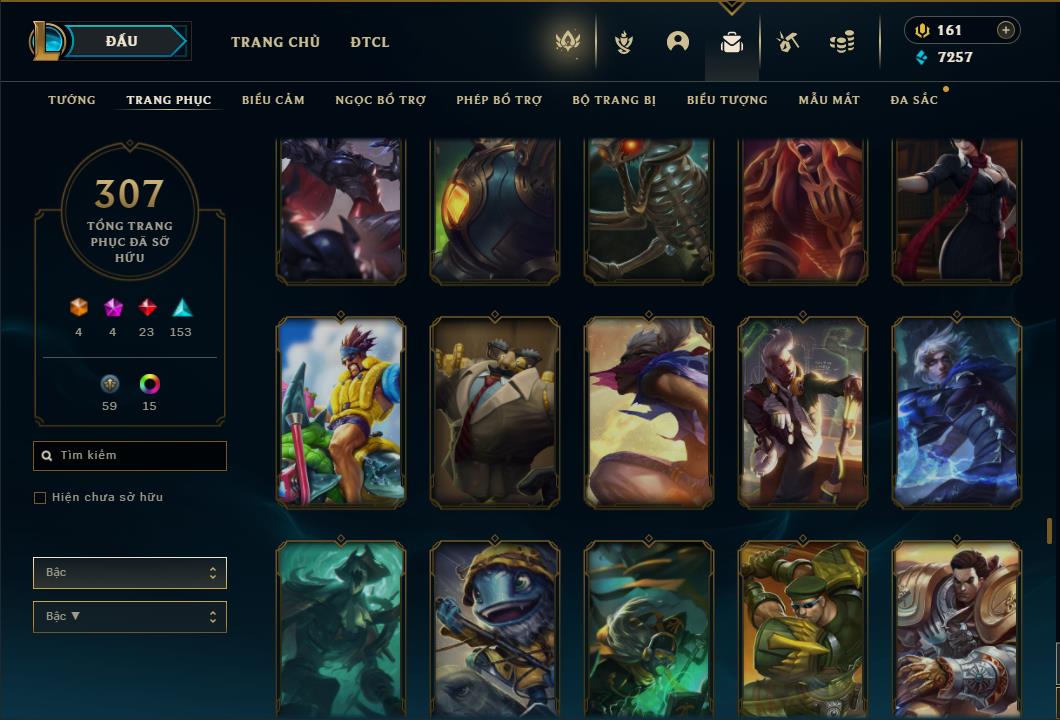The height and width of the screenshot is (720, 1060).
Task: Open the profile silhouette icon
Action: tap(678, 42)
